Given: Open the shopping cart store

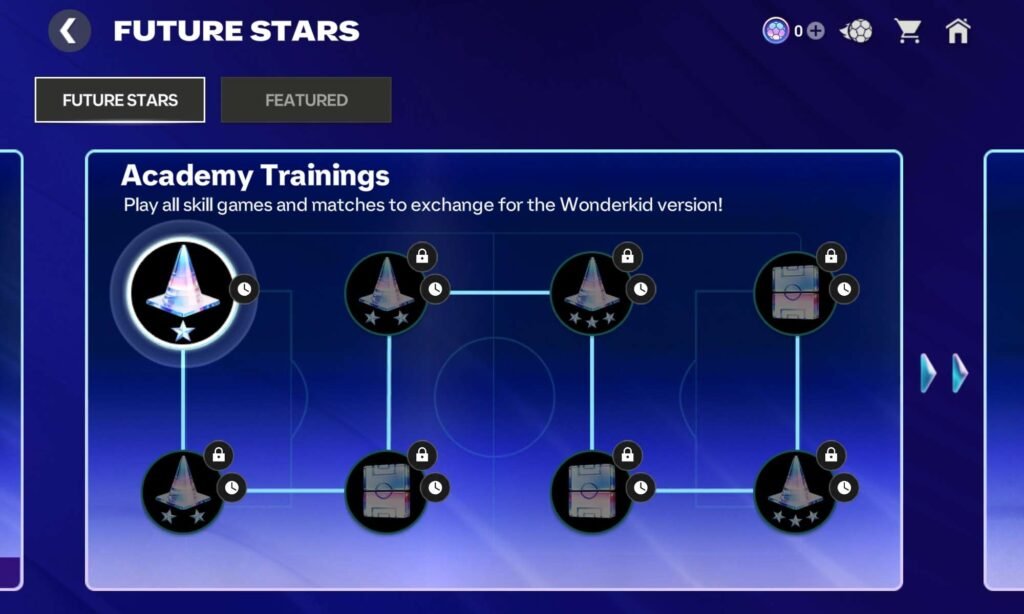Looking at the screenshot, I should click(908, 31).
